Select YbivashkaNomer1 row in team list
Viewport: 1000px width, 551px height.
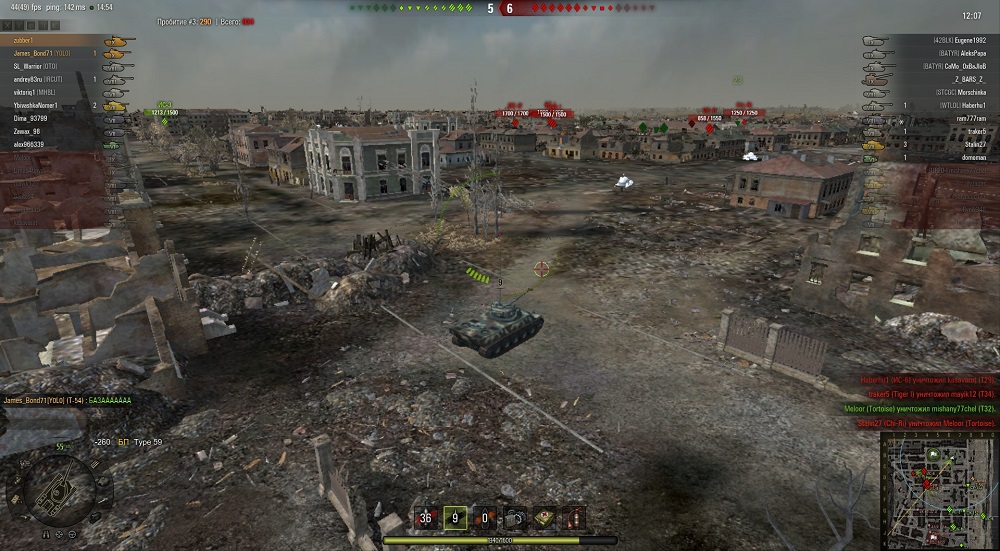36,105
